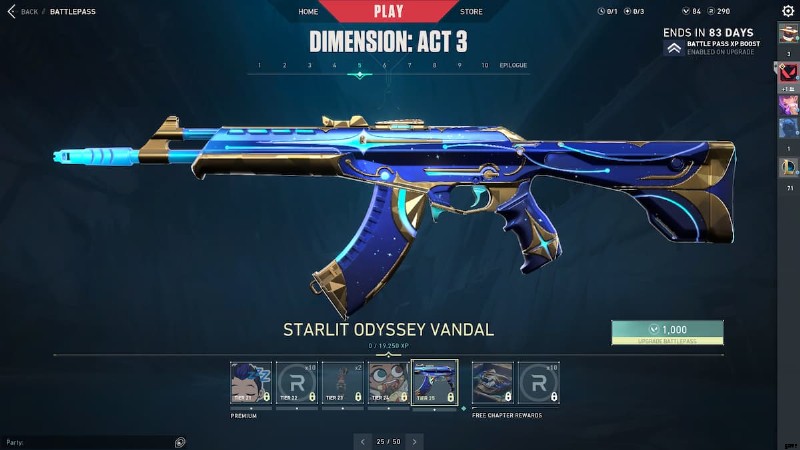Advance to the next tier page

pyautogui.click(x=414, y=441)
